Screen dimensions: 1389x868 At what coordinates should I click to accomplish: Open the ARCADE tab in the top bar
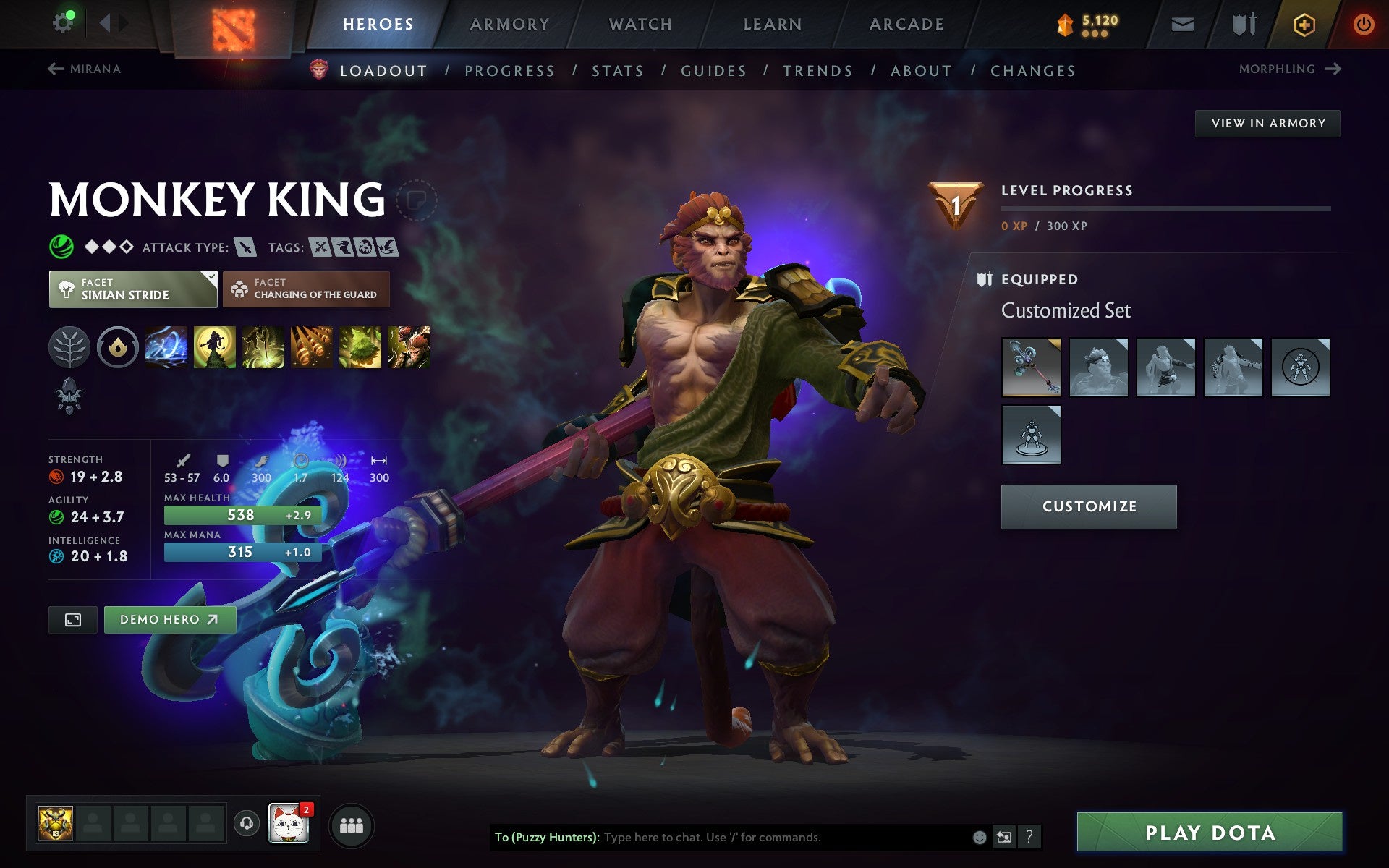pos(905,23)
